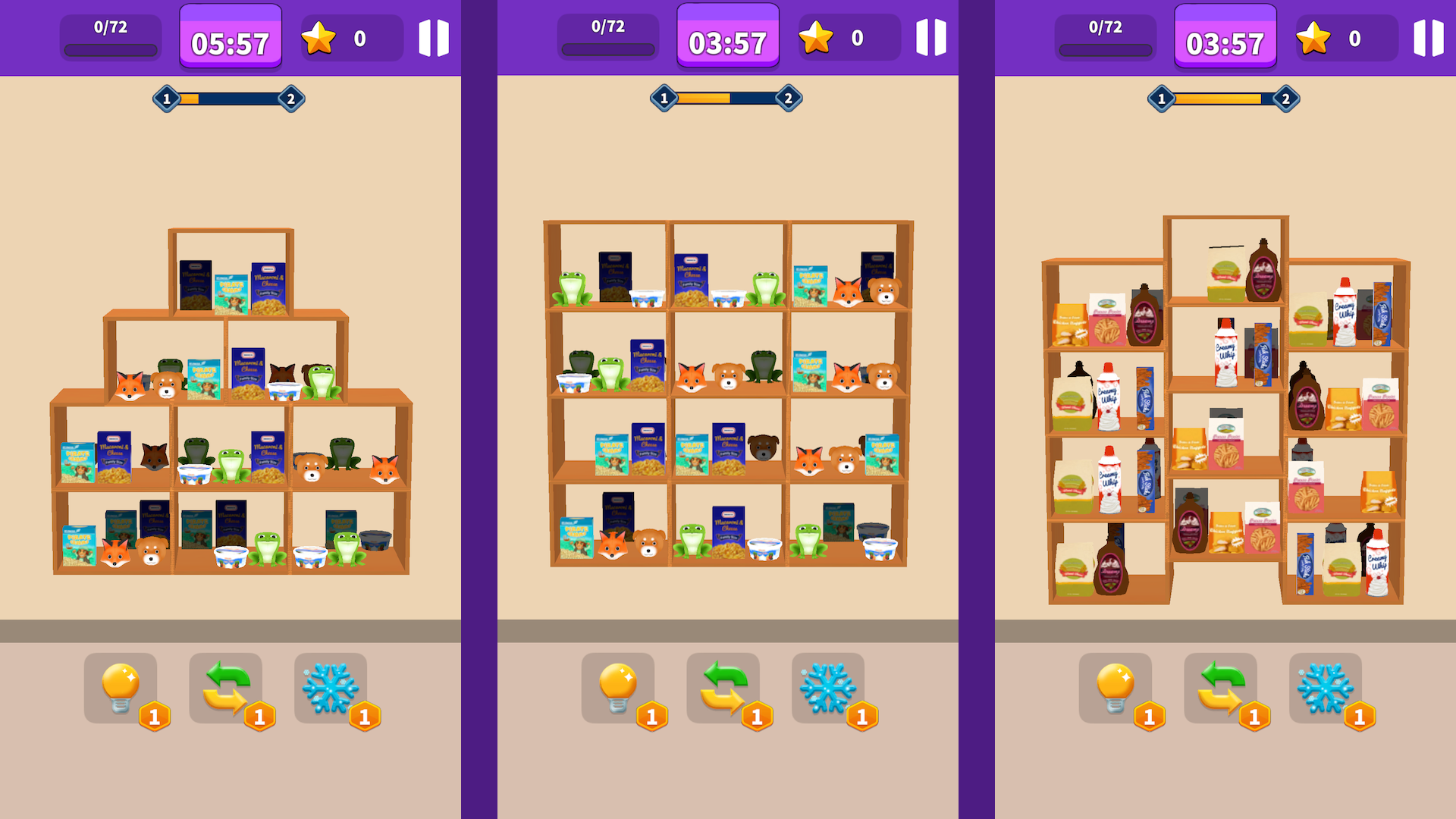Image resolution: width=1456 pixels, height=819 pixels.
Task: Click the level progress bar between markers 1 and 2
Action: coord(227,97)
